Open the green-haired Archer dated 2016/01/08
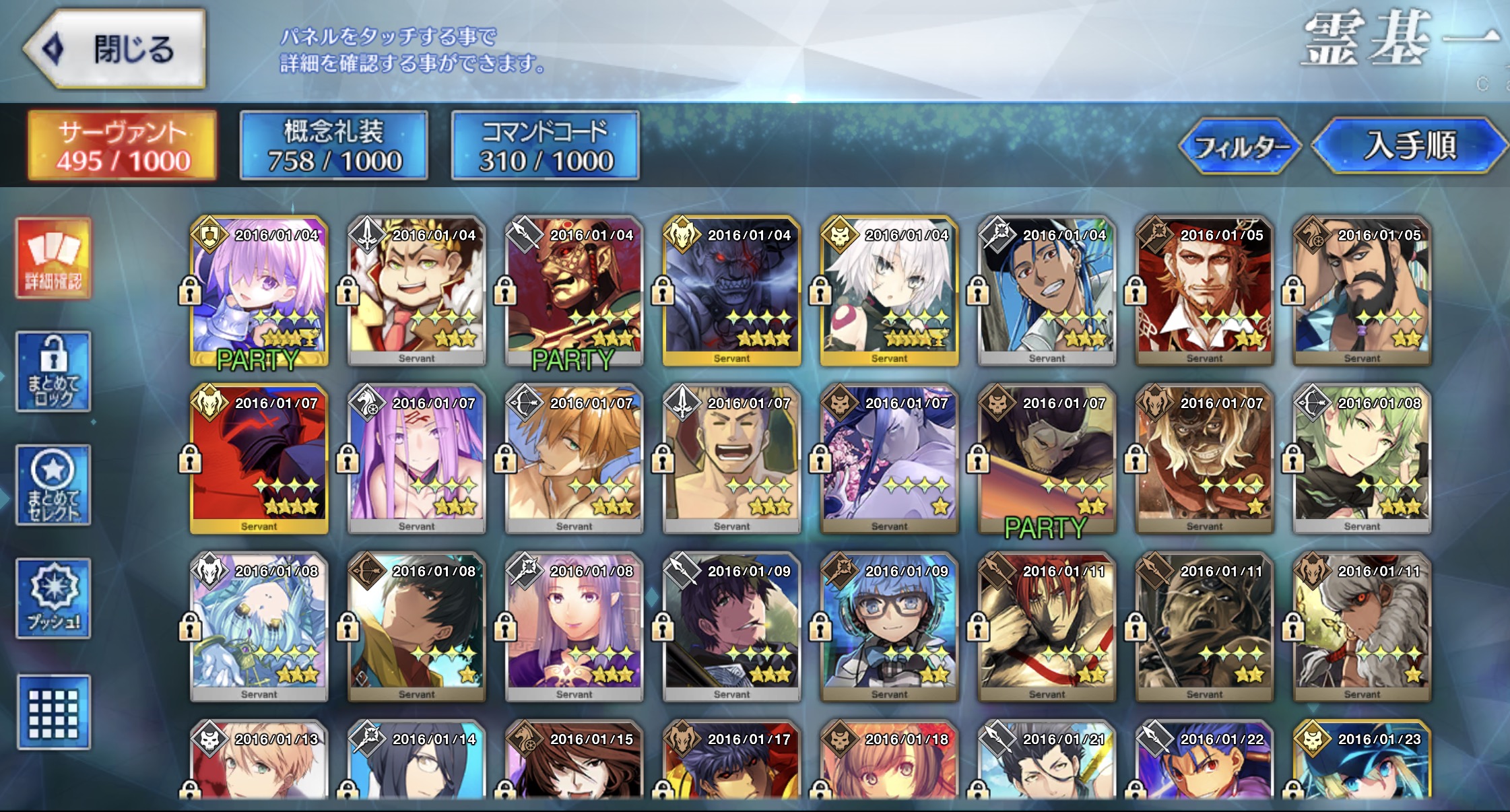The width and height of the screenshot is (1510, 812). (x=1363, y=459)
